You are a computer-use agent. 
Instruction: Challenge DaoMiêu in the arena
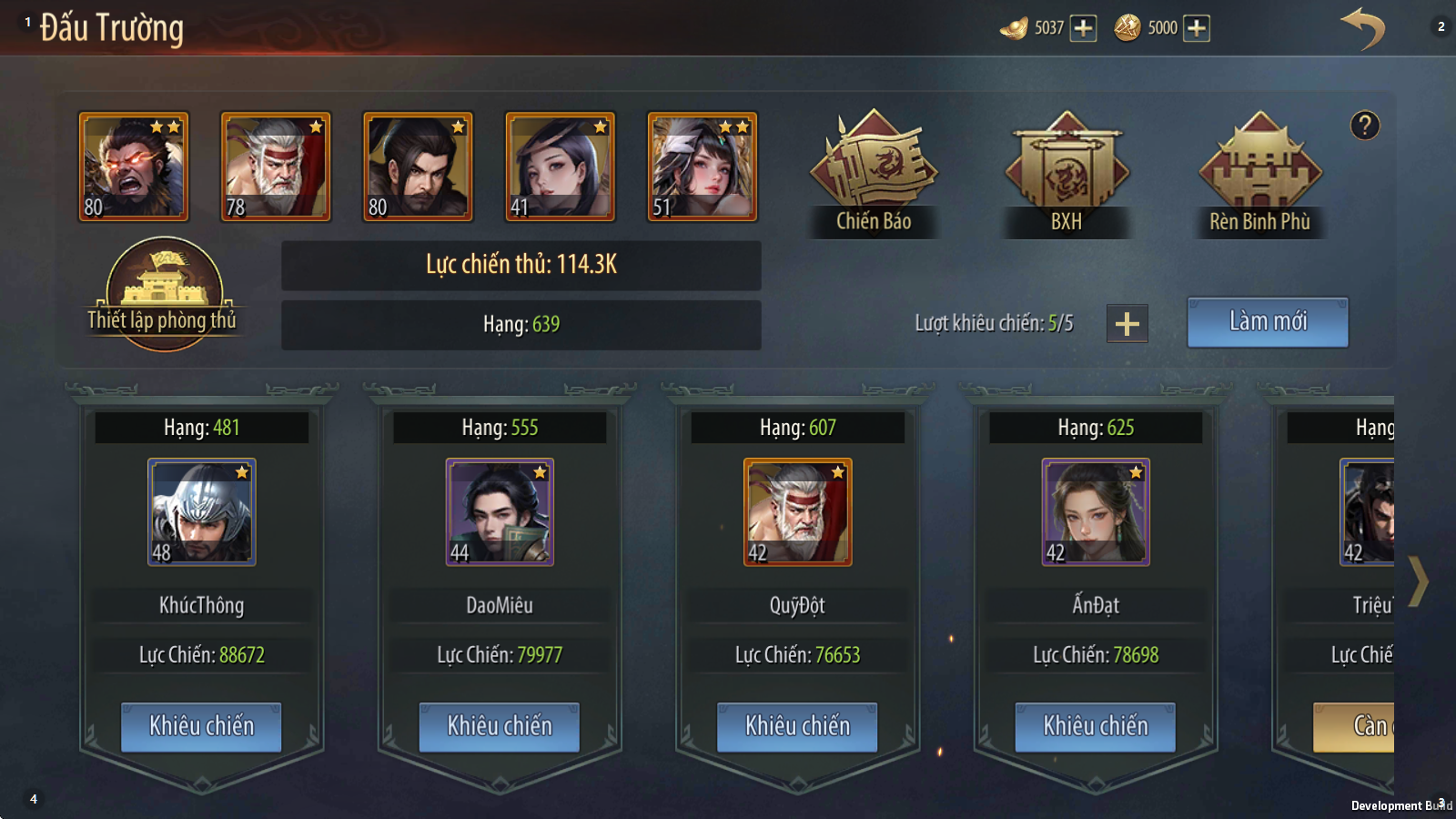499,726
